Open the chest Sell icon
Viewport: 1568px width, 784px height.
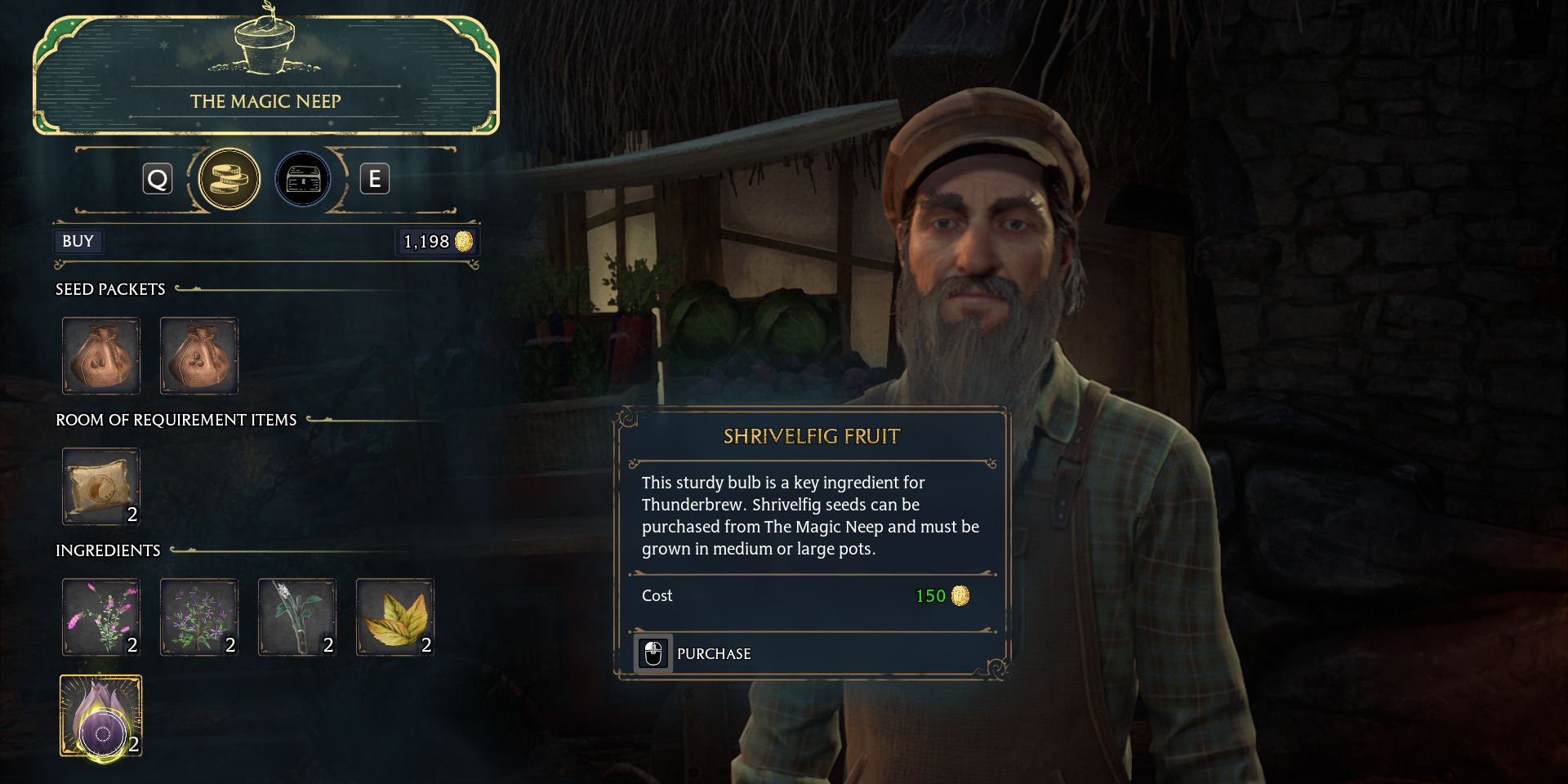pos(303,179)
